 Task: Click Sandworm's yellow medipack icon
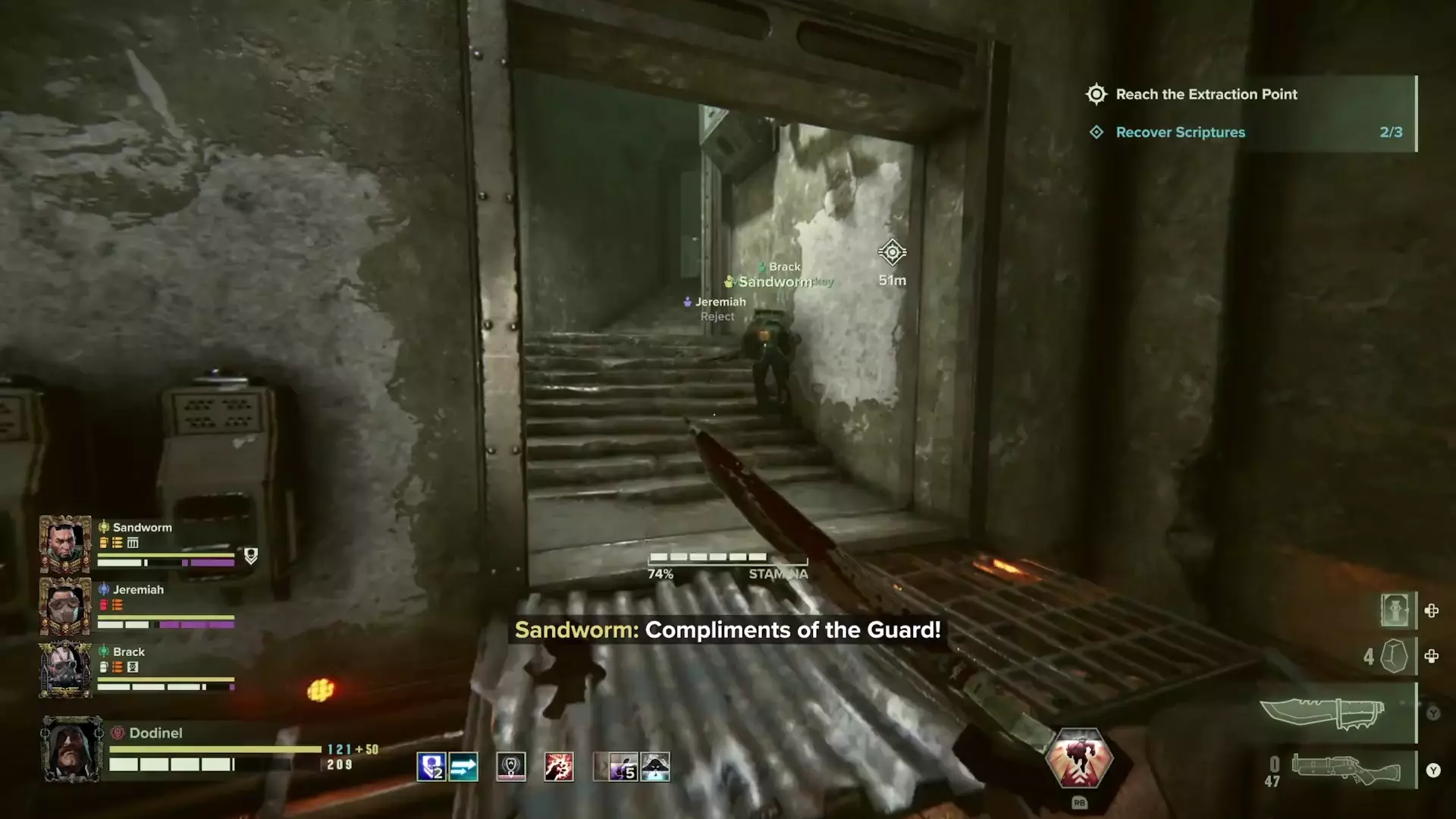(103, 543)
